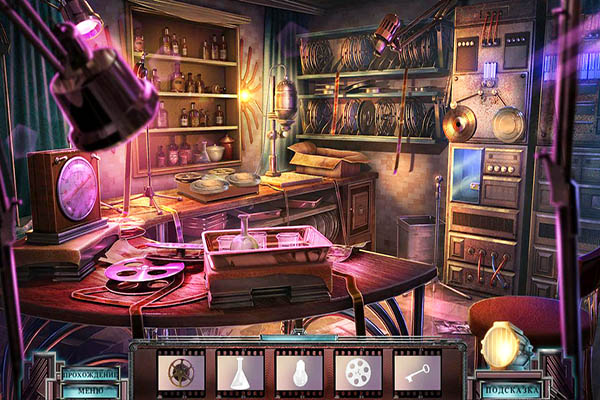Screen dimensions: 600x400
Task: Pick the key silhouette slot
Action: point(416,372)
